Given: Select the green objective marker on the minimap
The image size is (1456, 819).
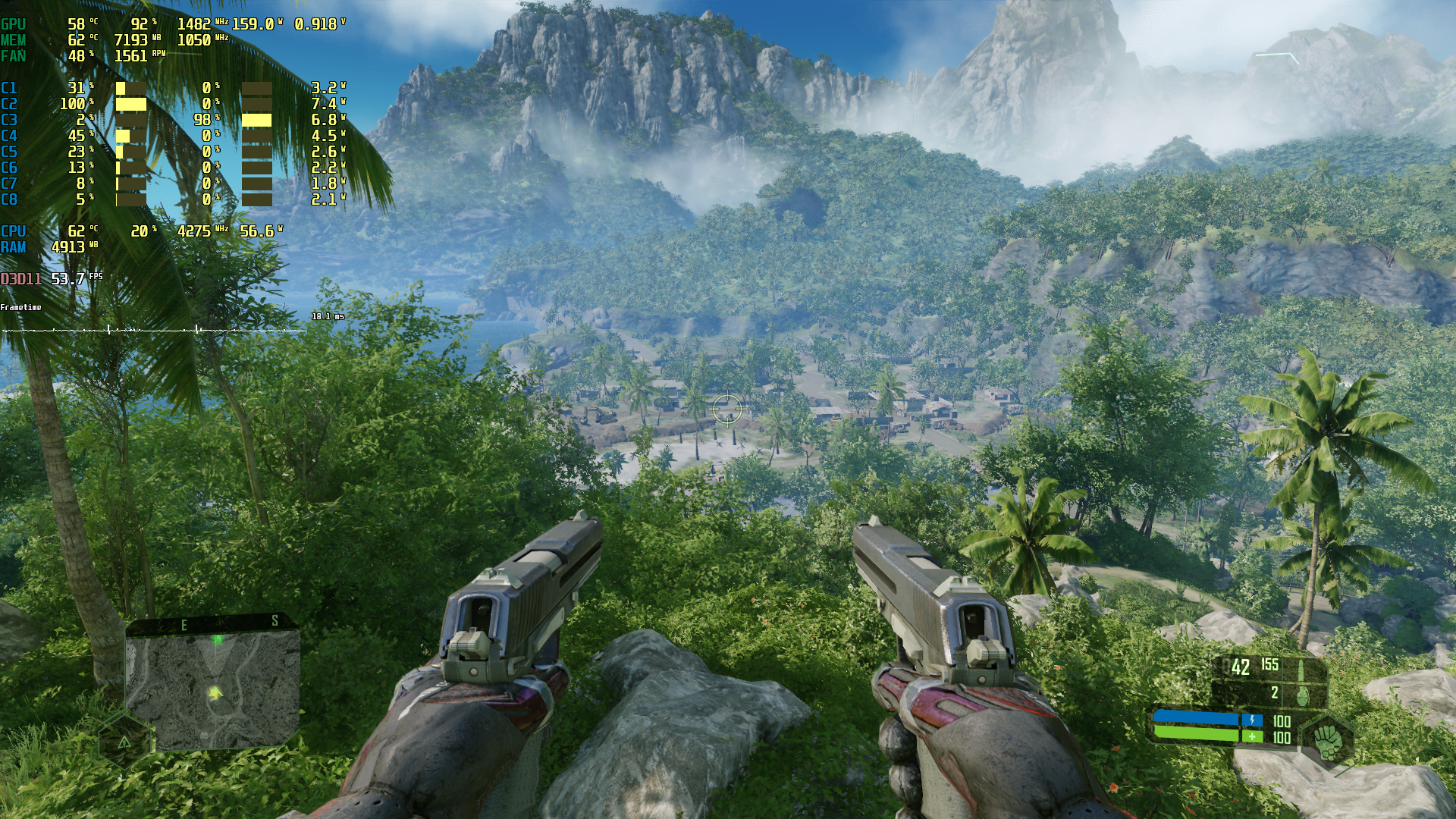Looking at the screenshot, I should [x=218, y=639].
